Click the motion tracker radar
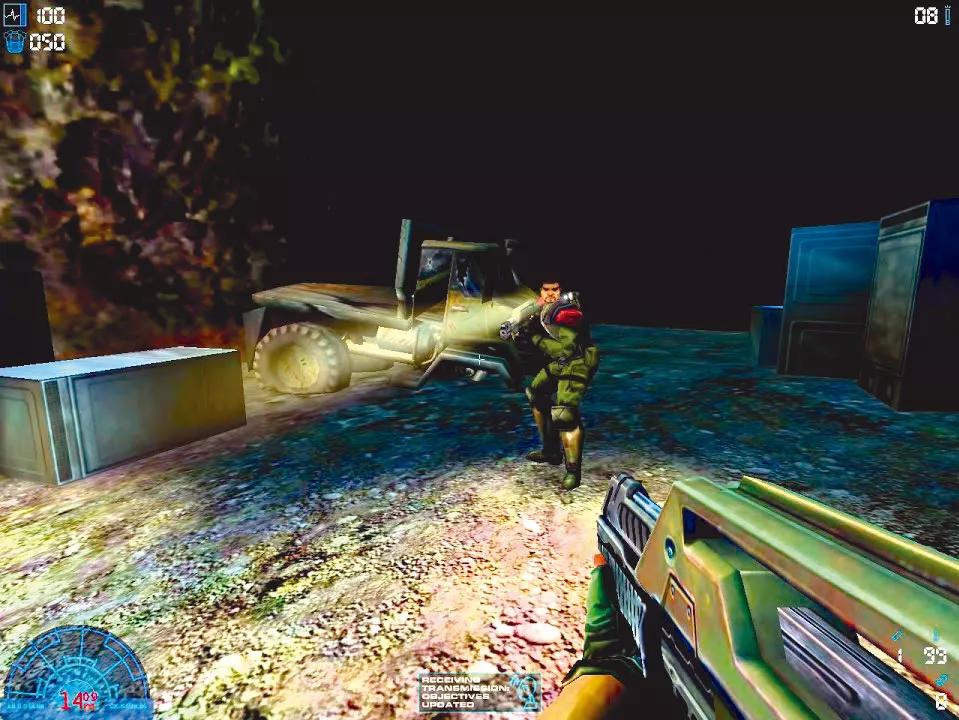 [x=76, y=671]
